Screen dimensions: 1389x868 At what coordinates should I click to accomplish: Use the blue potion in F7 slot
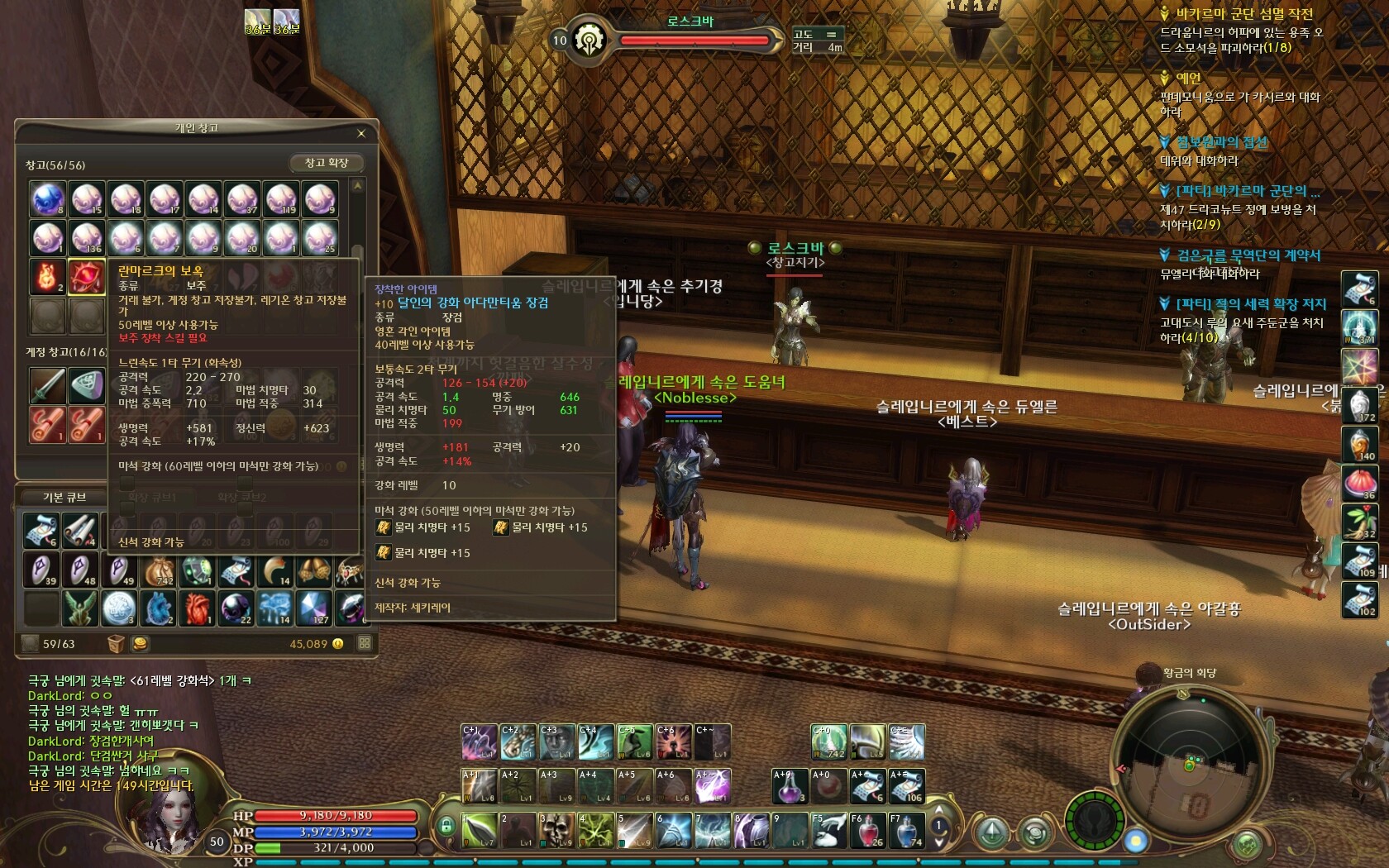906,830
